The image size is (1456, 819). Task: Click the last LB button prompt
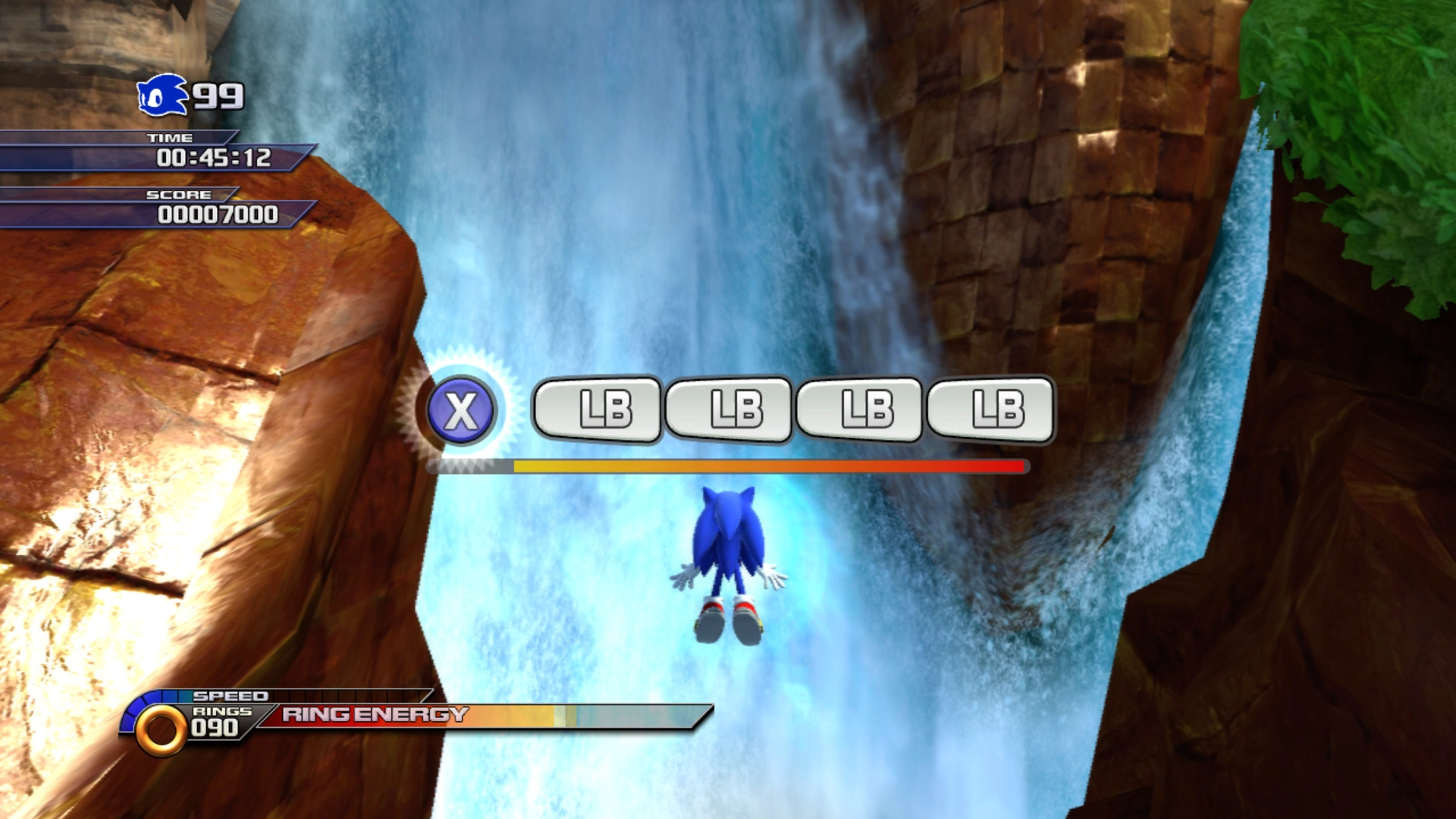(993, 410)
